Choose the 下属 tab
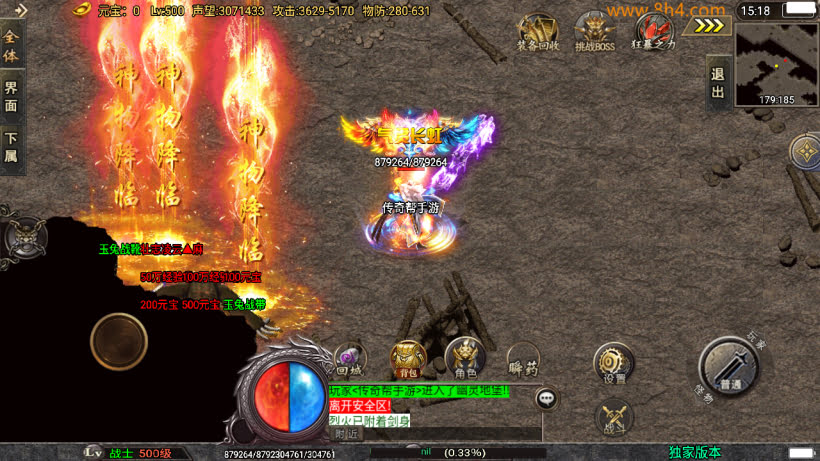 coord(11,147)
